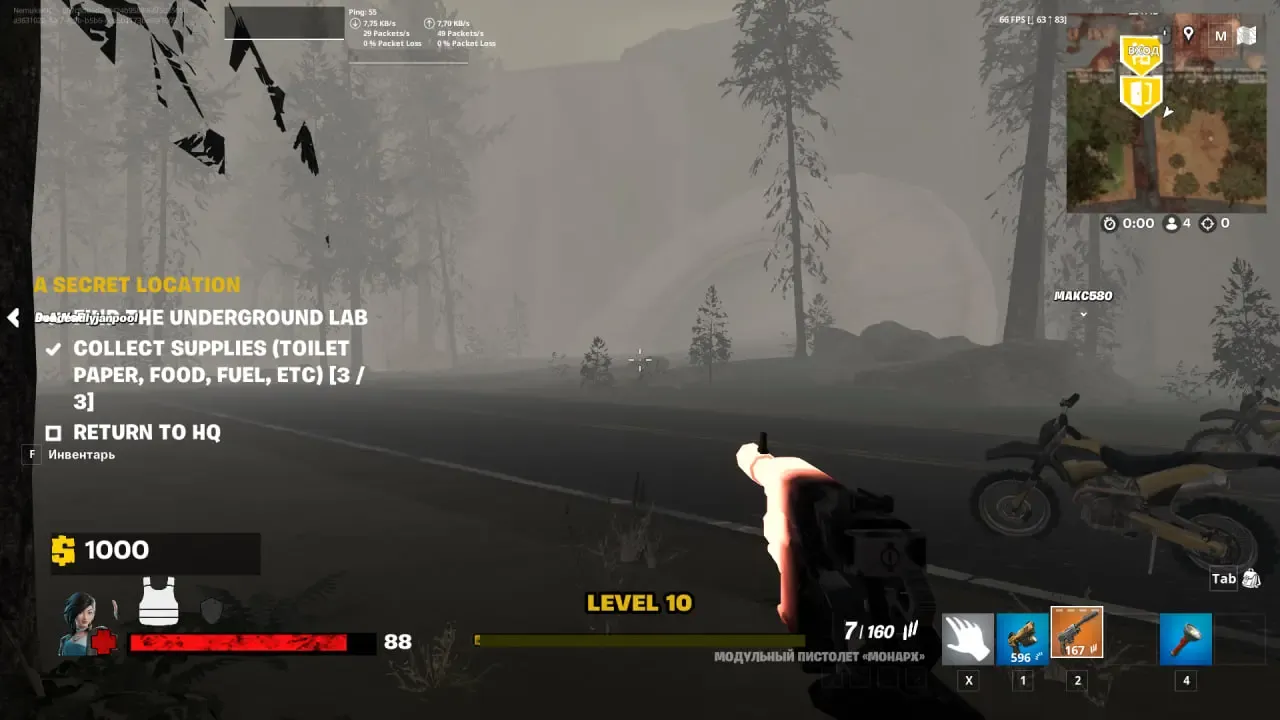Click the A Secret Location quest title

137,285
